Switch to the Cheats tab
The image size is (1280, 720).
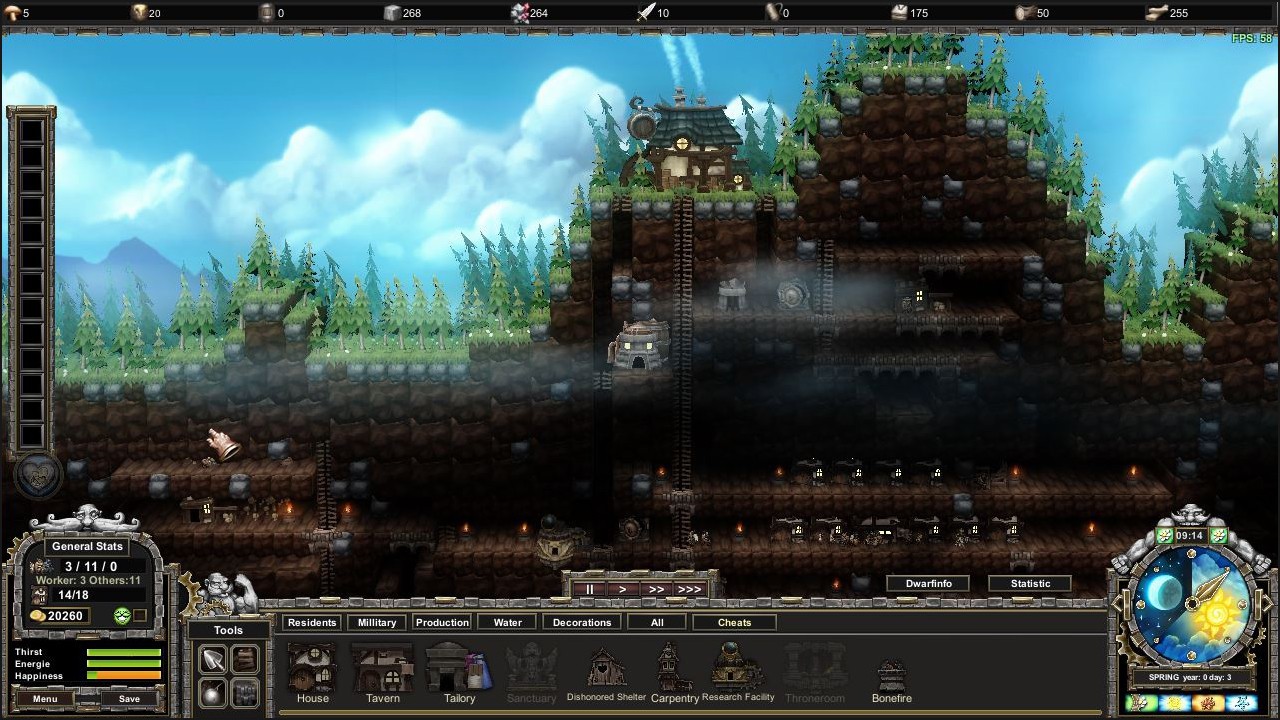click(x=734, y=622)
